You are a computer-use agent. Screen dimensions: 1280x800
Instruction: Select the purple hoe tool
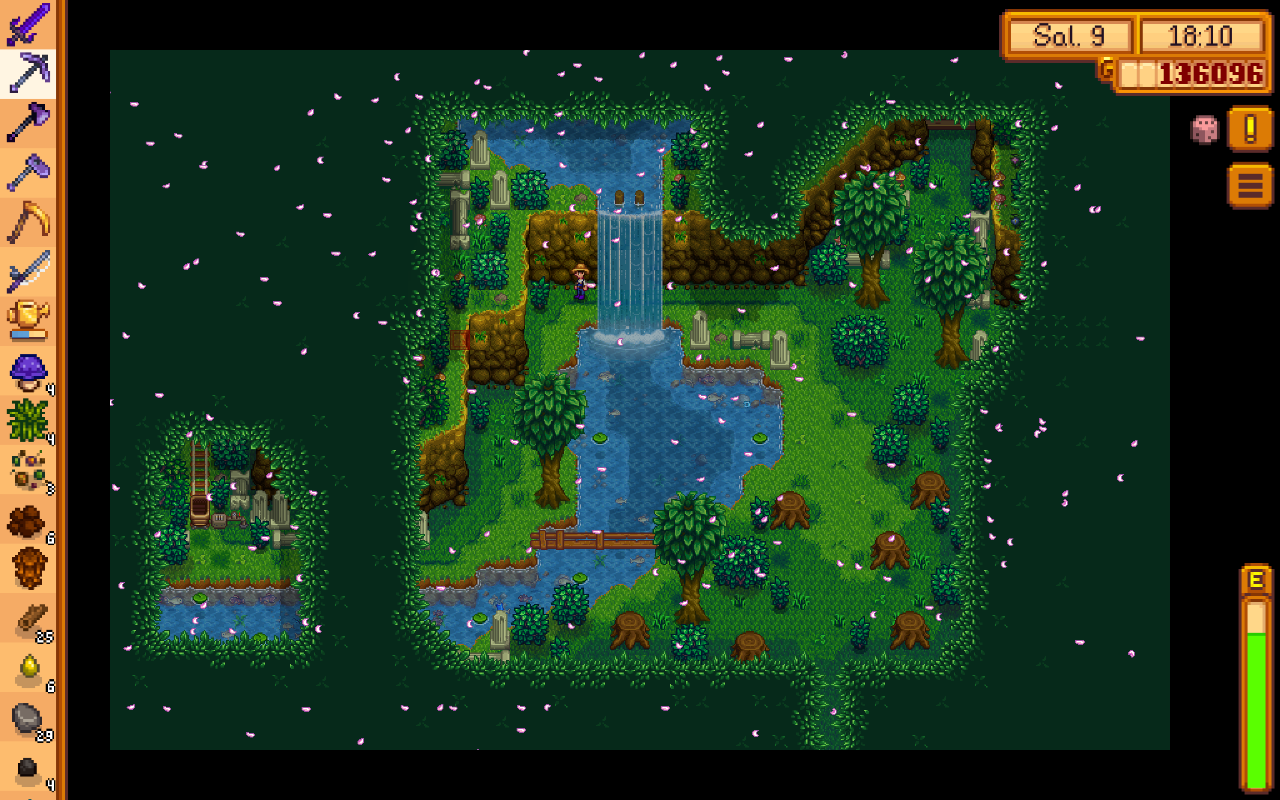(x=28, y=172)
